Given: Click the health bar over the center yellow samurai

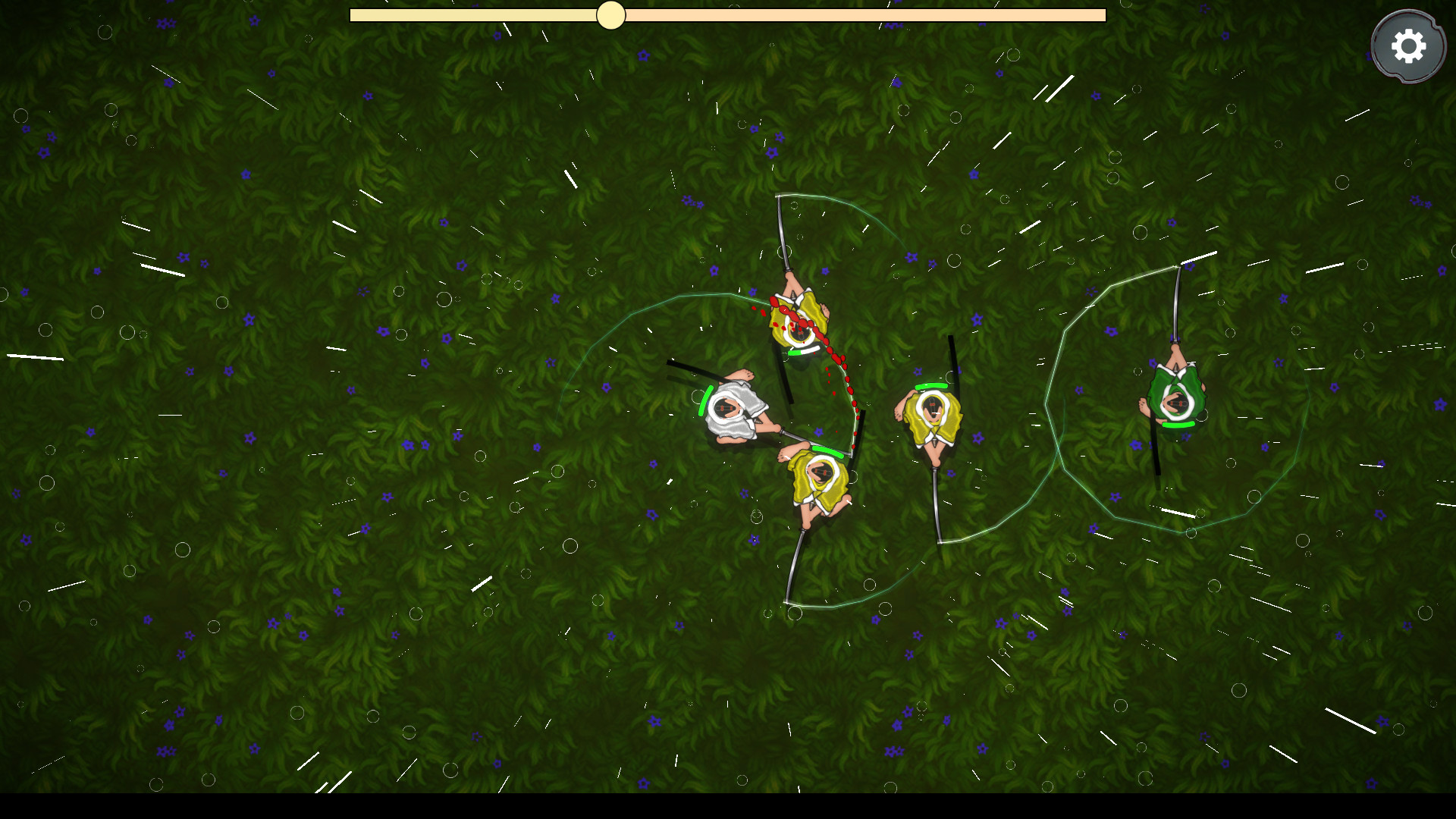Looking at the screenshot, I should point(931,387).
